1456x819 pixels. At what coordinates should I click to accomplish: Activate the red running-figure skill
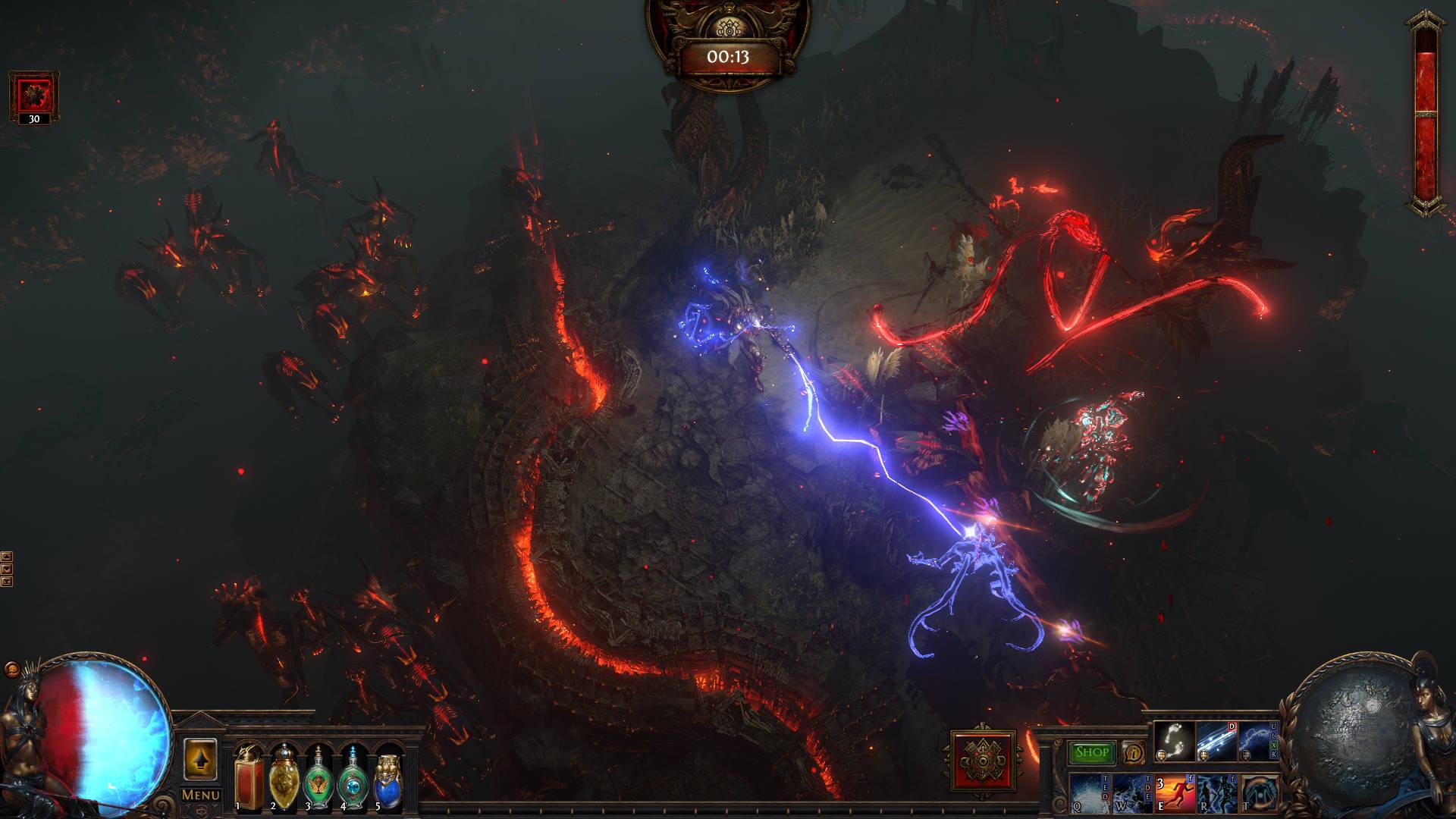1175,792
